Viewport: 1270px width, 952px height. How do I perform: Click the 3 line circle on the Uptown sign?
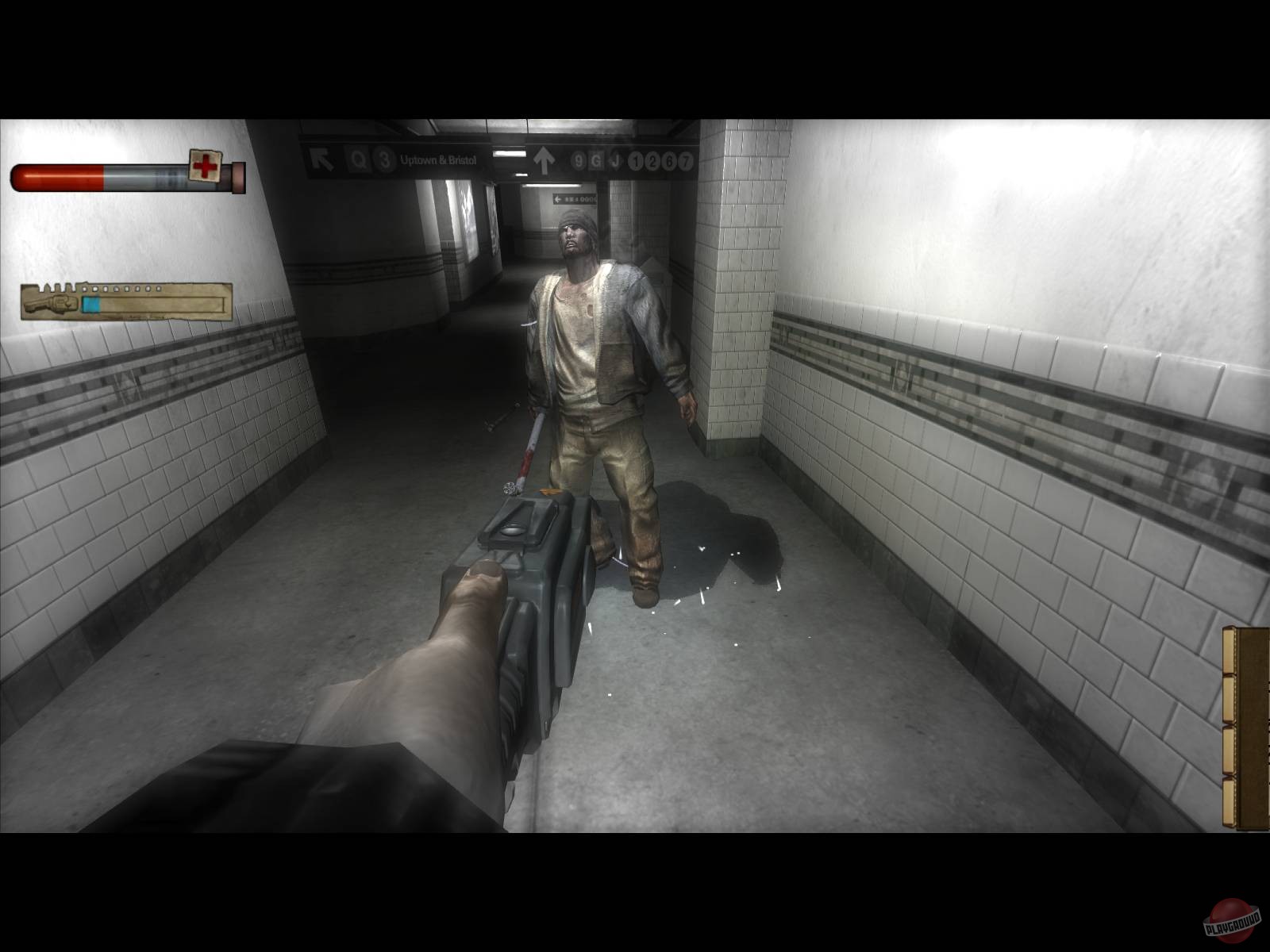click(384, 159)
